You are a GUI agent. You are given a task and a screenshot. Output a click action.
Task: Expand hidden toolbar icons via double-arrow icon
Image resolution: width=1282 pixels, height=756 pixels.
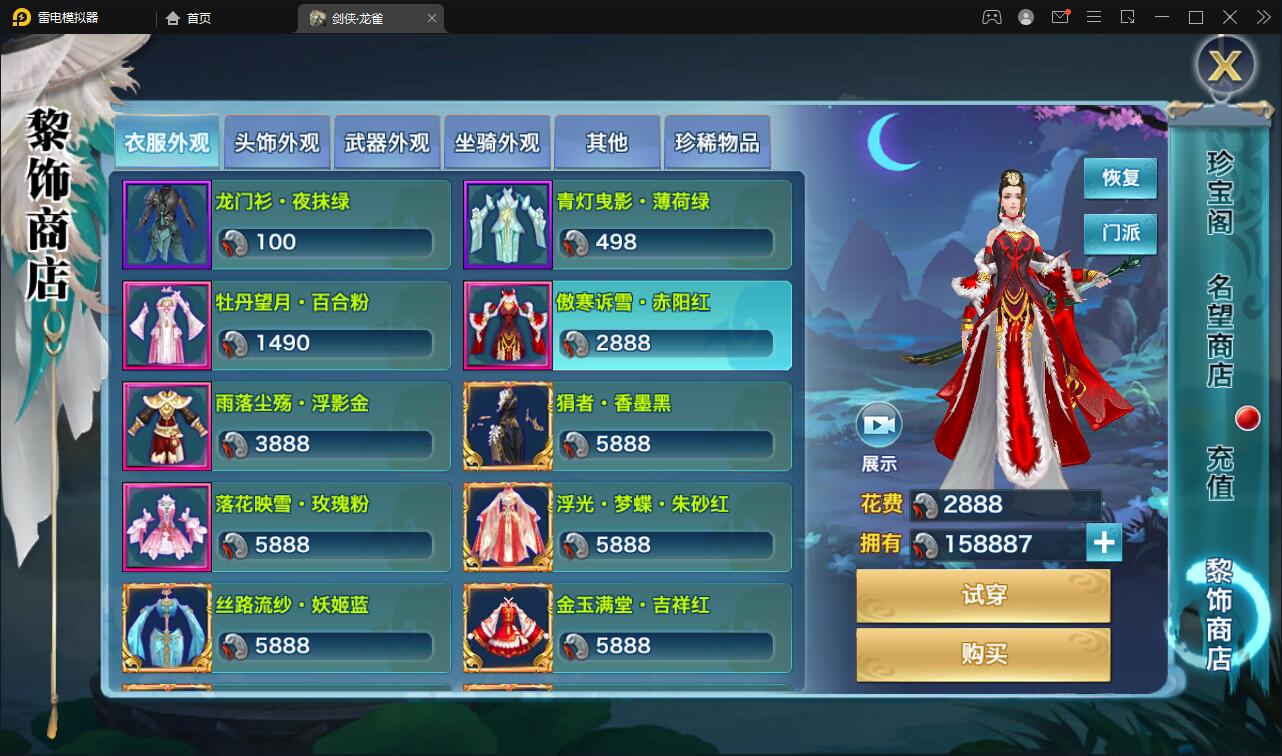pyautogui.click(x=1262, y=17)
